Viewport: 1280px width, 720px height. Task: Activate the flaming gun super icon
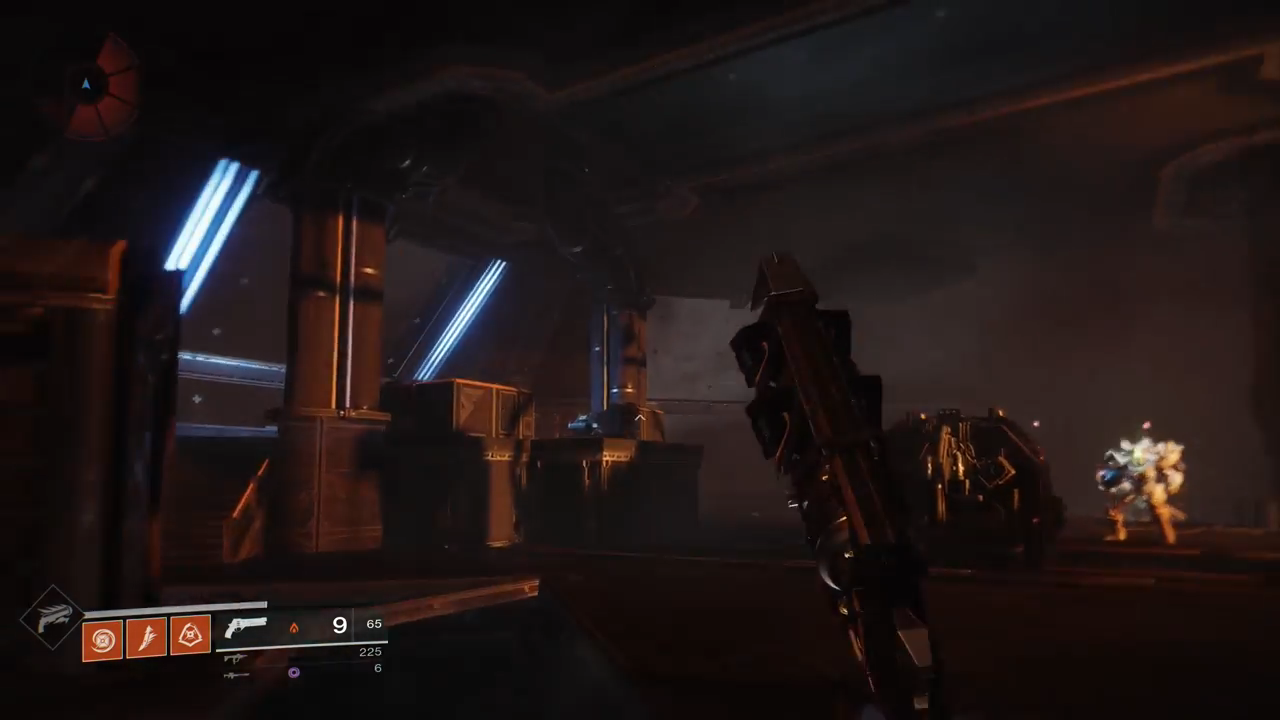(x=51, y=618)
